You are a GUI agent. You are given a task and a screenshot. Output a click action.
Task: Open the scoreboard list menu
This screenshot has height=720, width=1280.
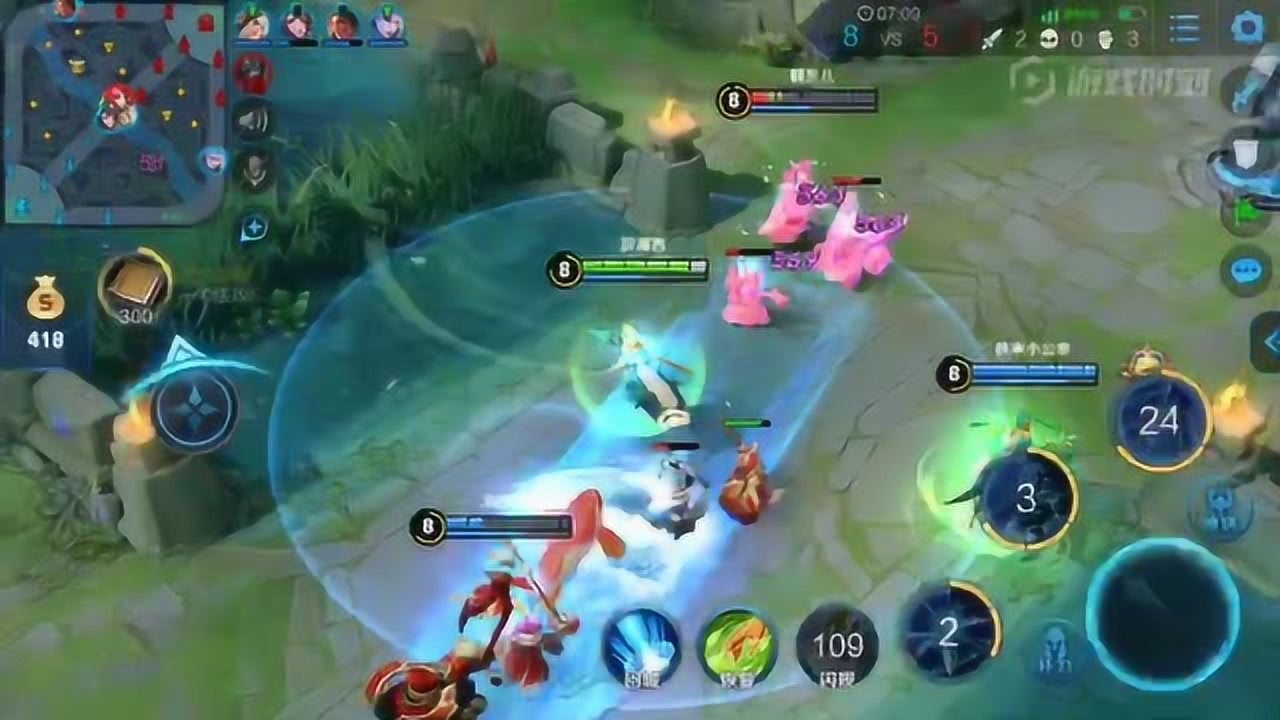1184,28
